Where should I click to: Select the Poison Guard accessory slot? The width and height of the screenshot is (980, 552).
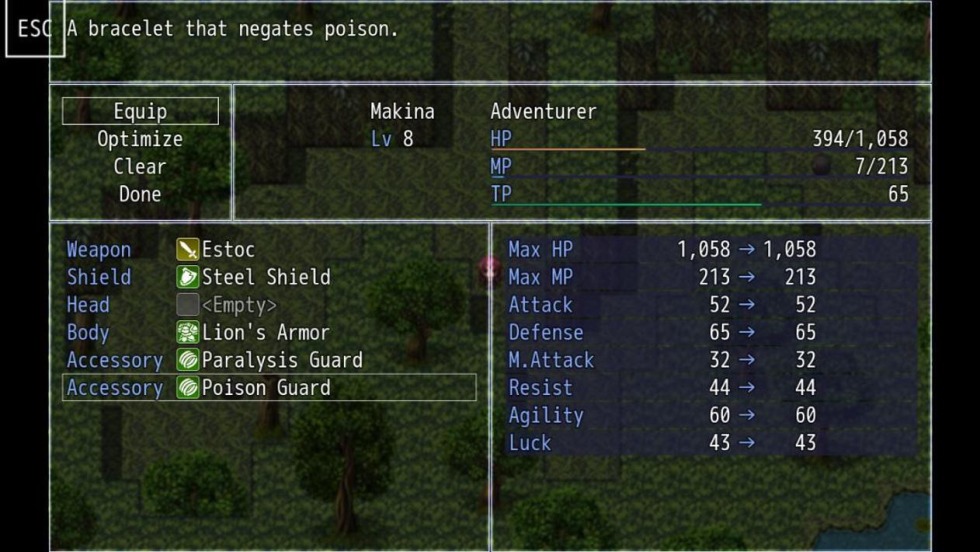[268, 388]
